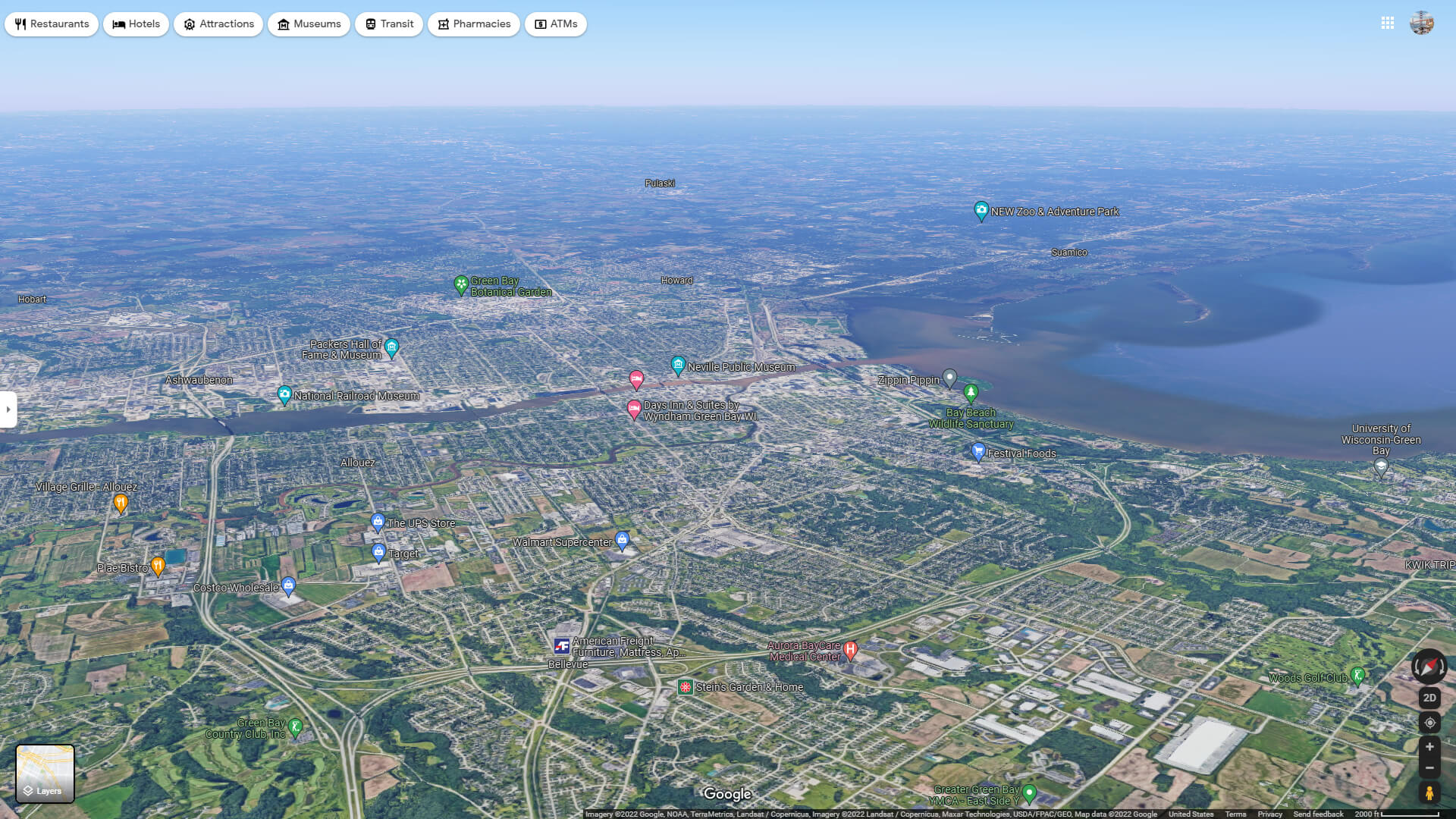The image size is (1456, 819).
Task: Toggle the Restaurants filter chip
Action: point(52,24)
